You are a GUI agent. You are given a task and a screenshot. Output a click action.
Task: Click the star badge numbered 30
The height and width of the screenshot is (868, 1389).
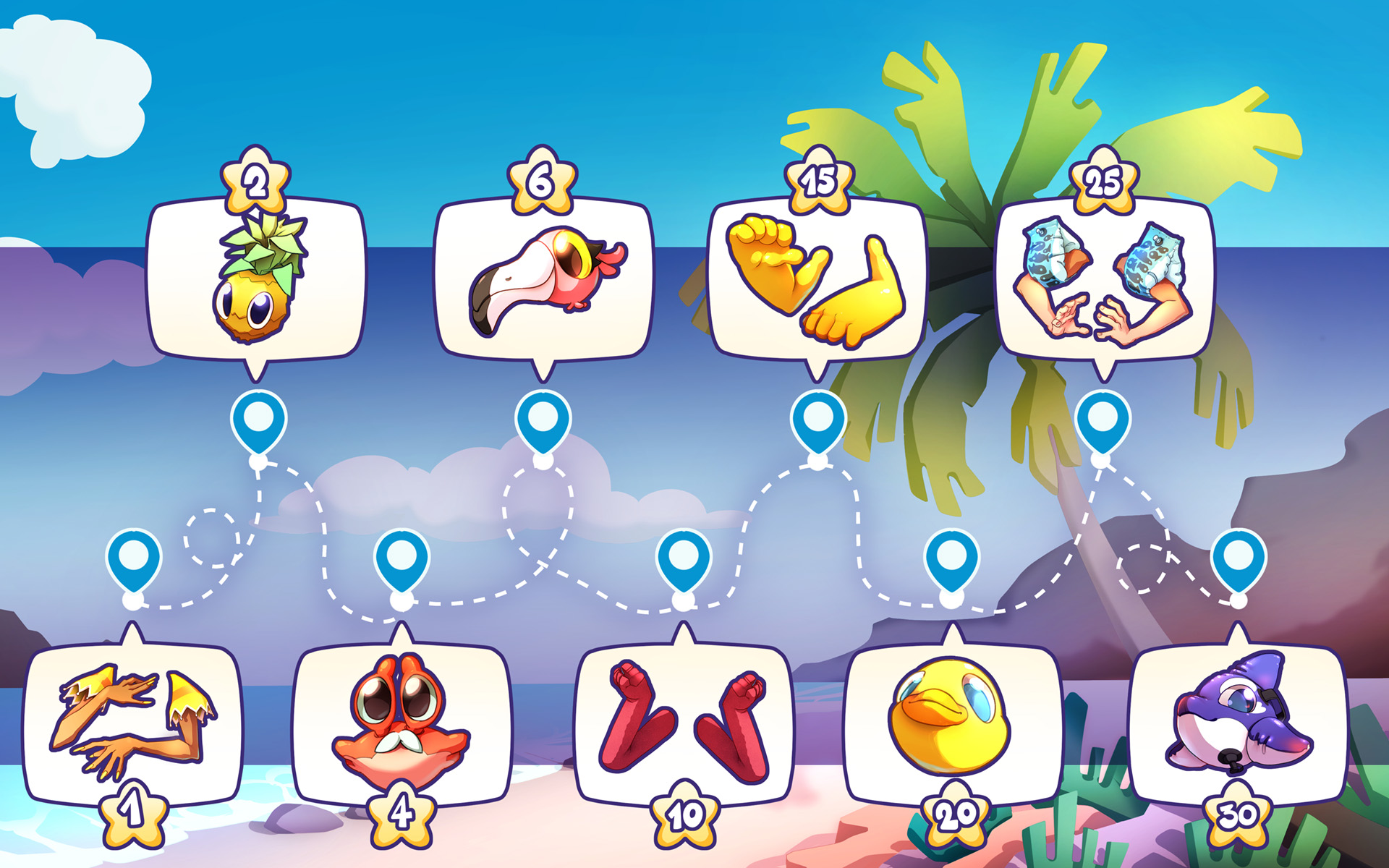point(1237,815)
